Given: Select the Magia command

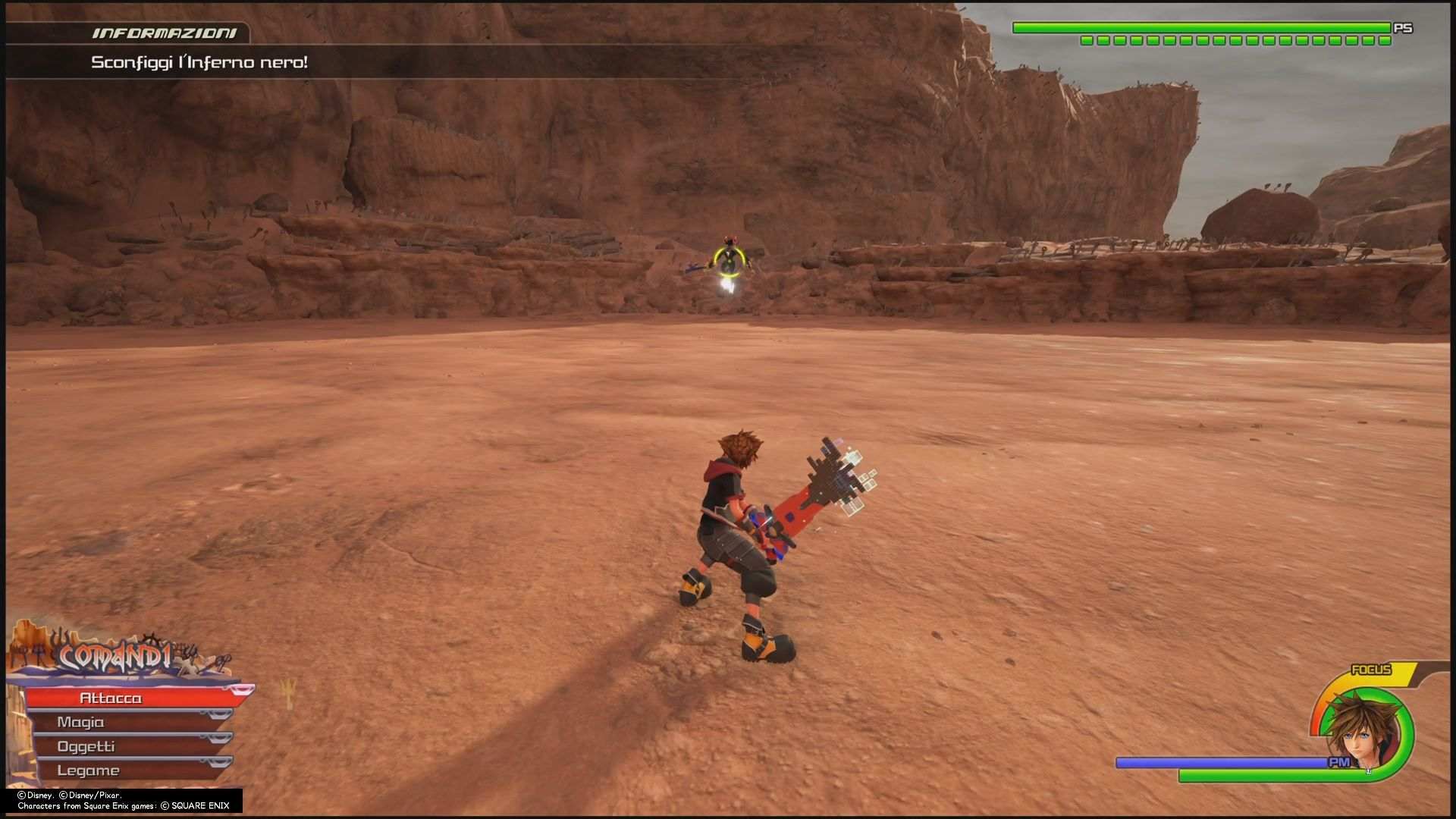Looking at the screenshot, I should [80, 722].
